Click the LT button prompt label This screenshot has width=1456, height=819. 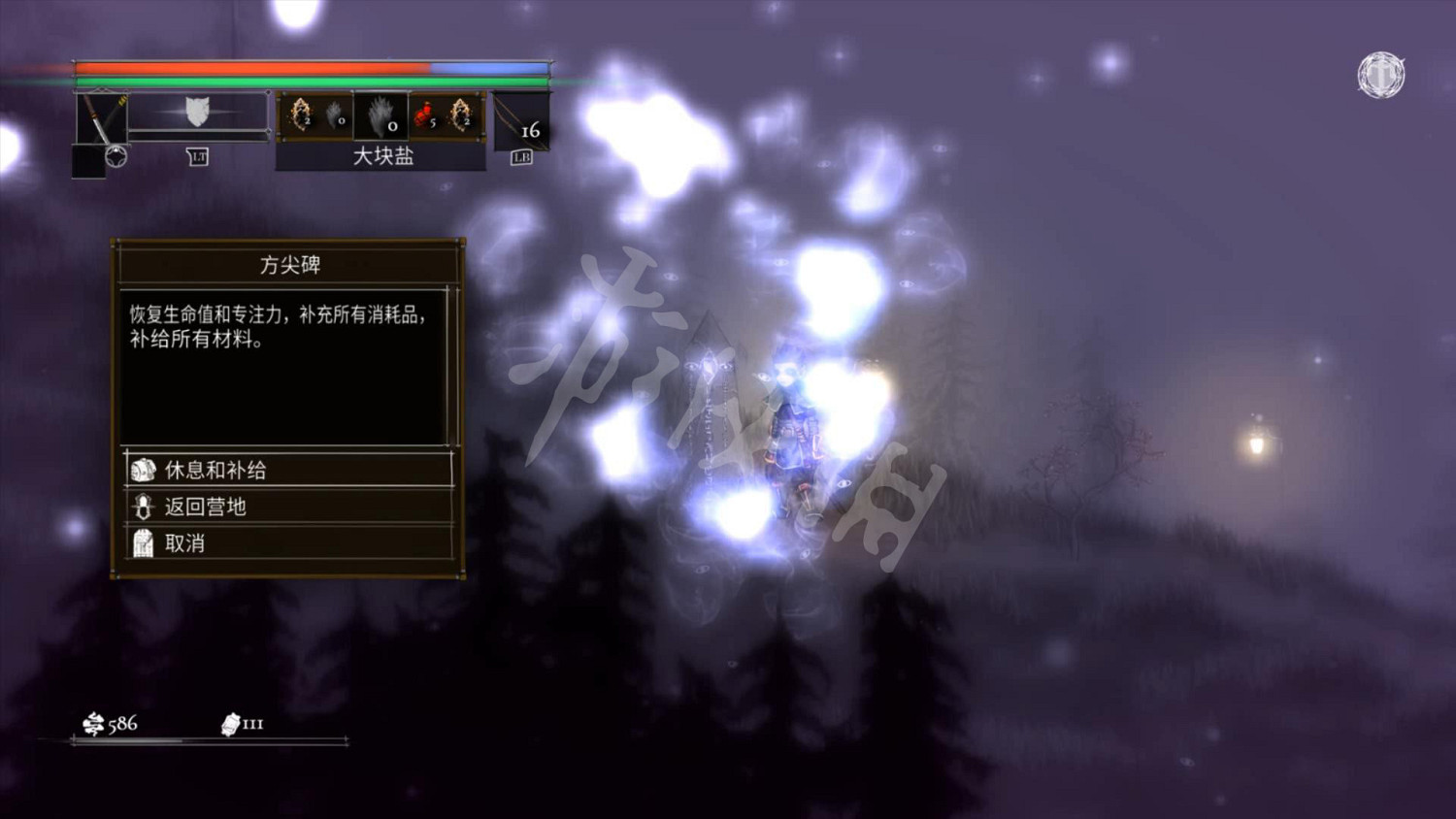click(x=199, y=156)
